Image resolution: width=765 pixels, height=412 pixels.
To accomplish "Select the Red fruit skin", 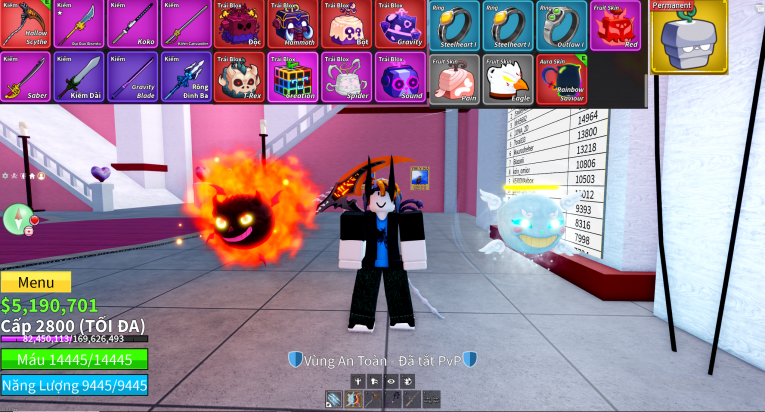I will pyautogui.click(x=615, y=26).
